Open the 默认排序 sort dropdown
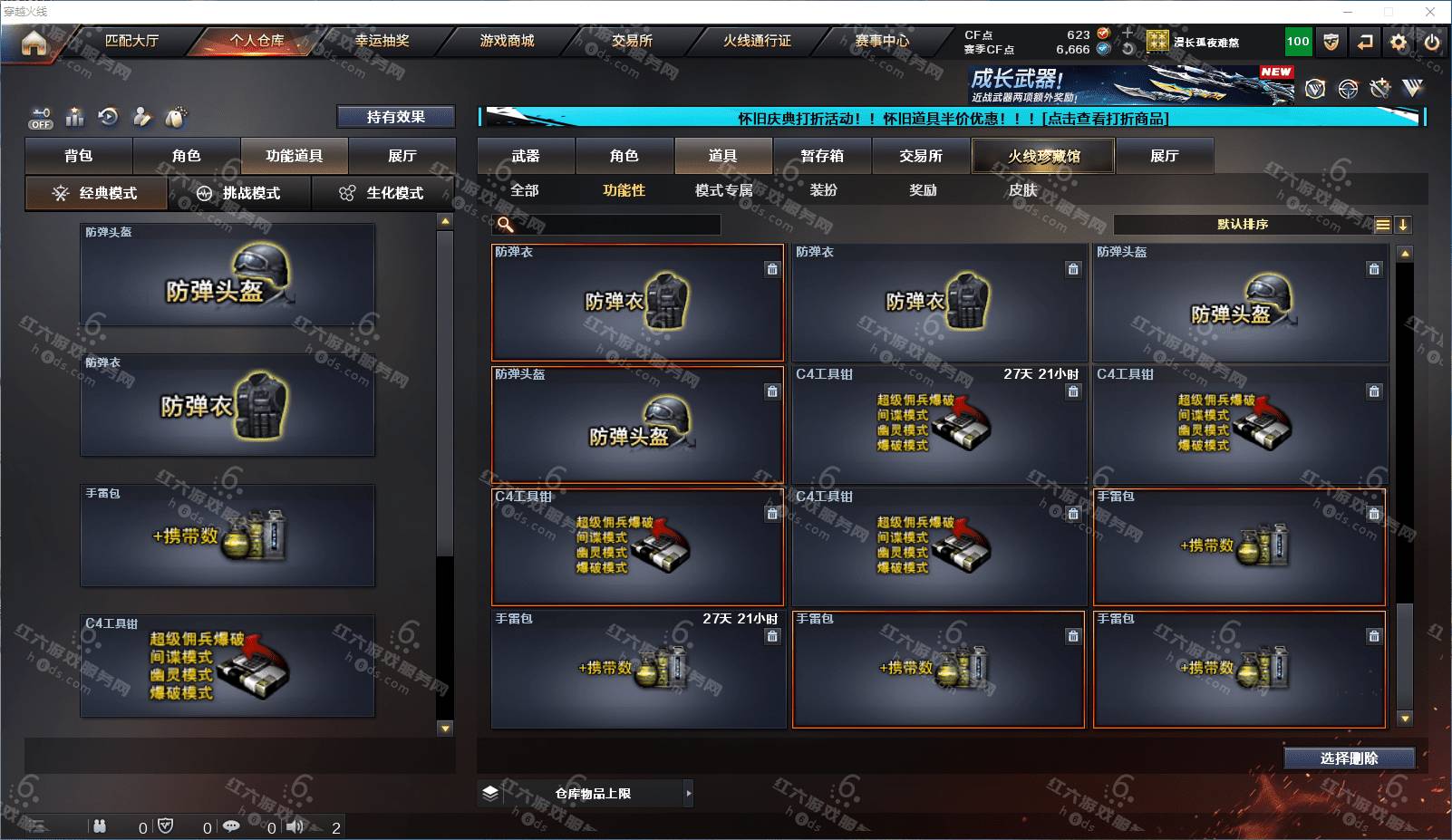This screenshot has width=1452, height=840. coord(1243,225)
